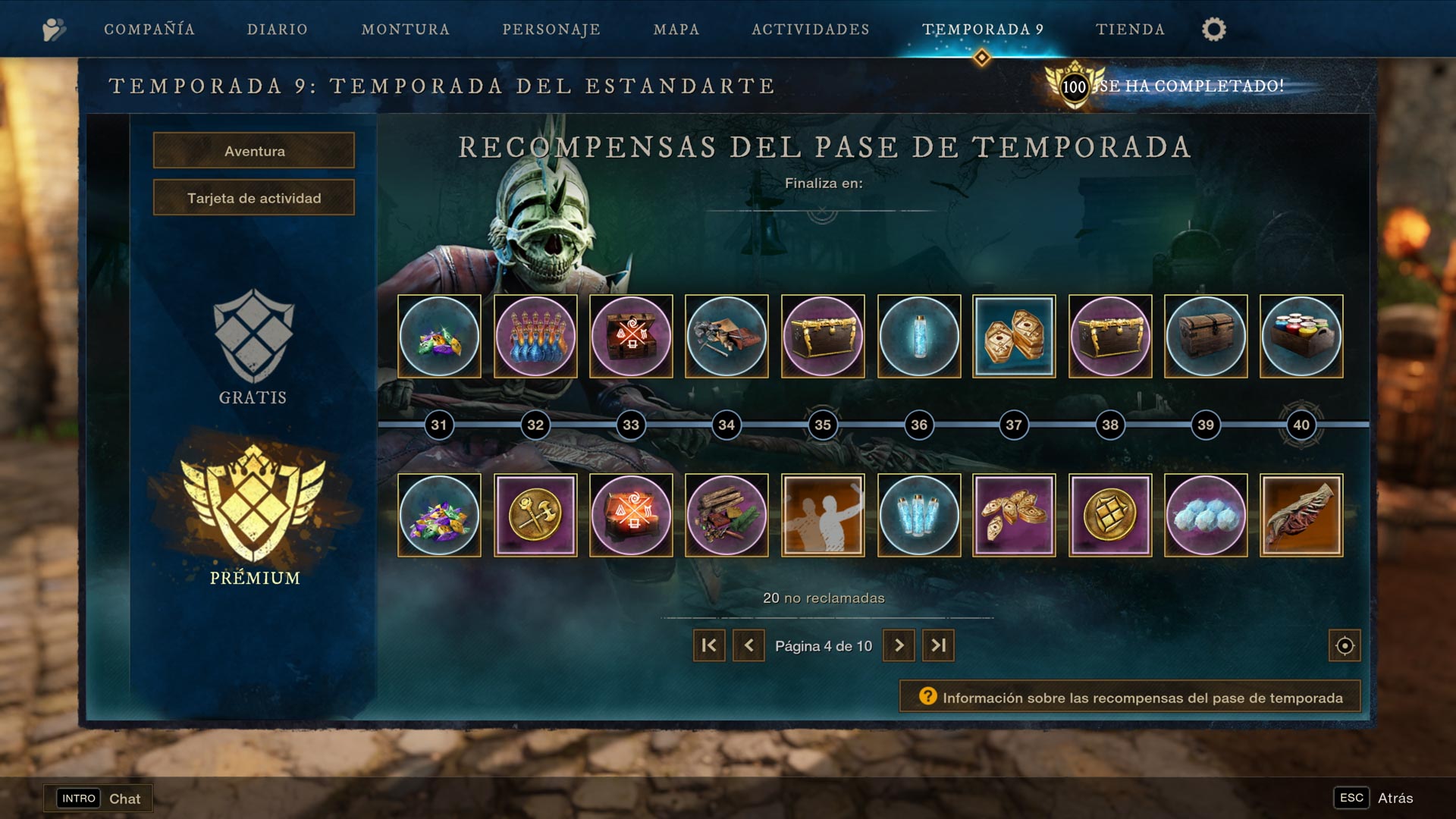The image size is (1456, 819).
Task: Select the level 35 marker on the progress track
Action: pyautogui.click(x=823, y=425)
